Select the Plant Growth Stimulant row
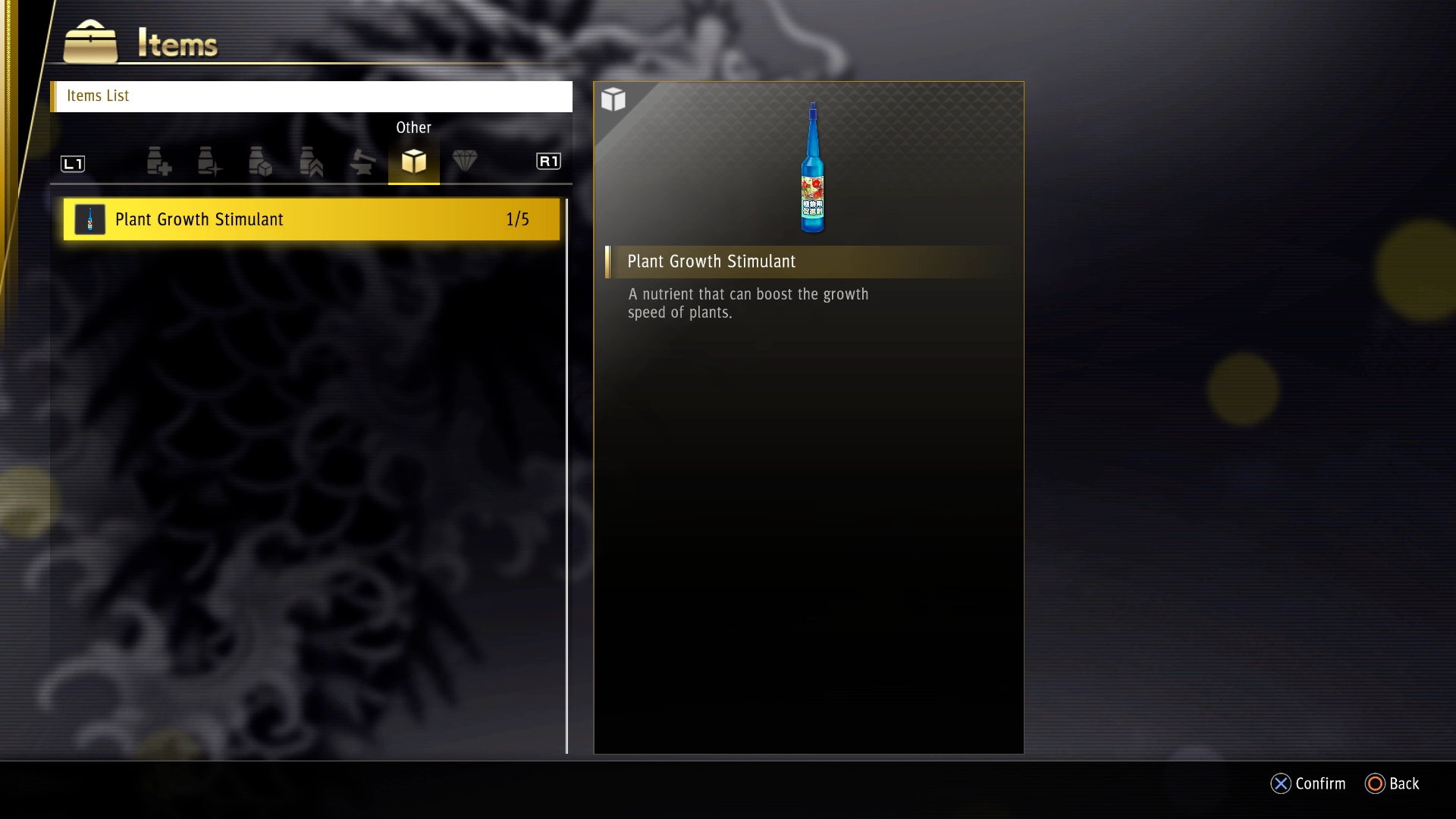This screenshot has height=819, width=1456. (x=311, y=220)
